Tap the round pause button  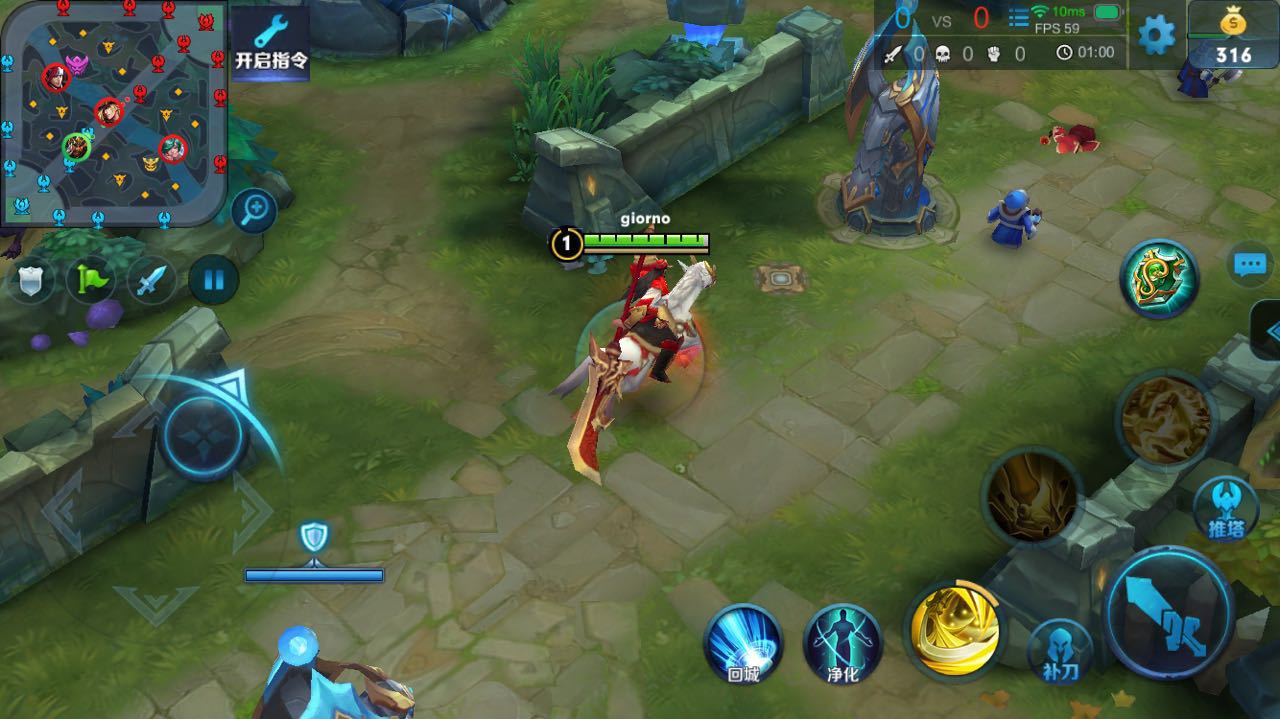[213, 279]
